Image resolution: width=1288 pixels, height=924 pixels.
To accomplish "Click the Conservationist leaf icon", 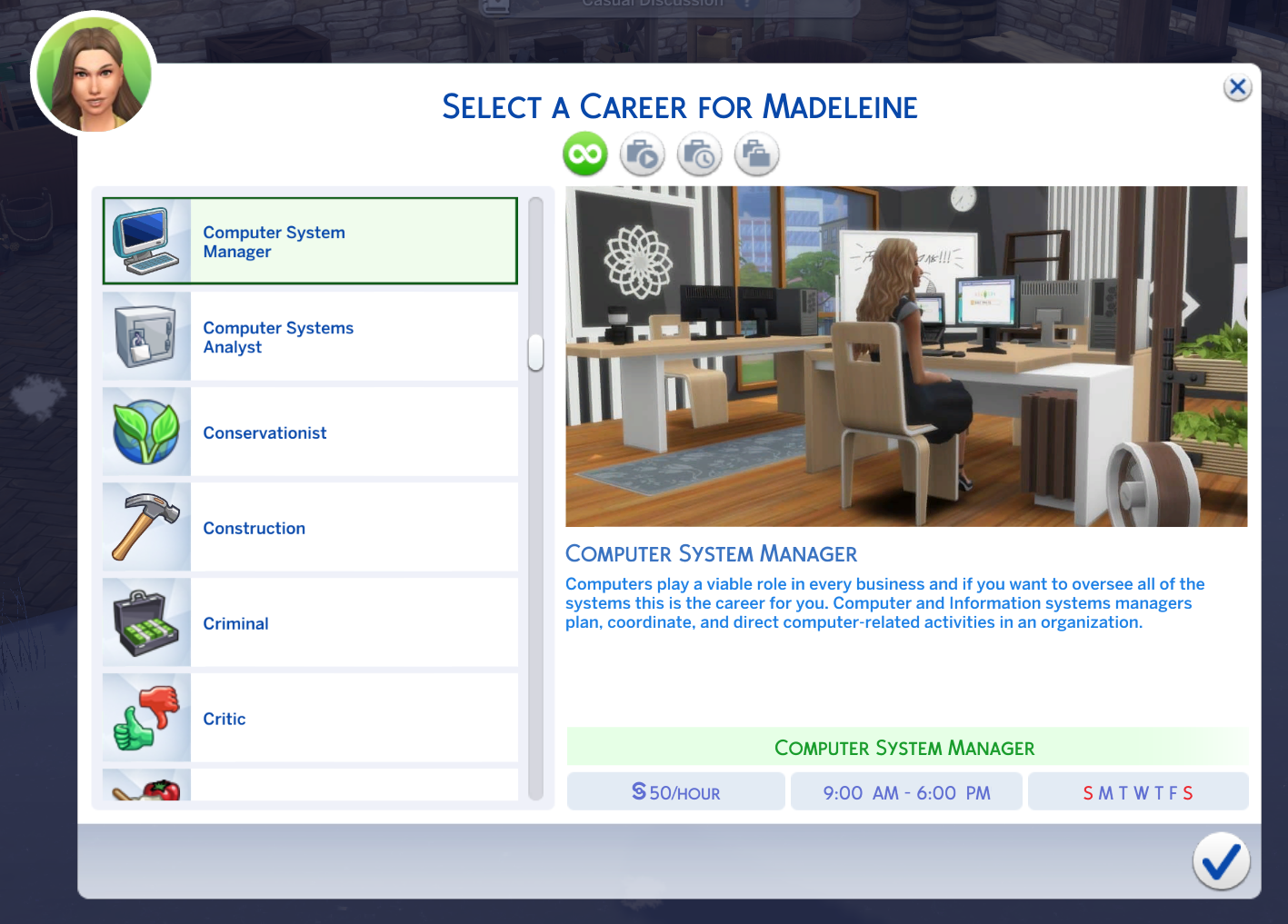I will 145,431.
